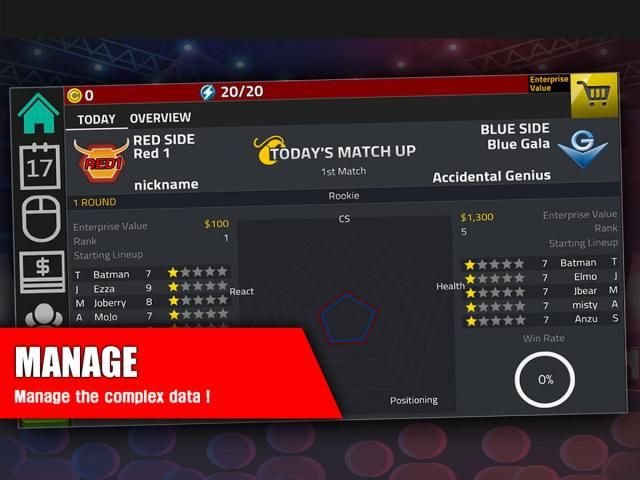Select blue side player misty
This screenshot has height=480, width=640.
coord(584,305)
